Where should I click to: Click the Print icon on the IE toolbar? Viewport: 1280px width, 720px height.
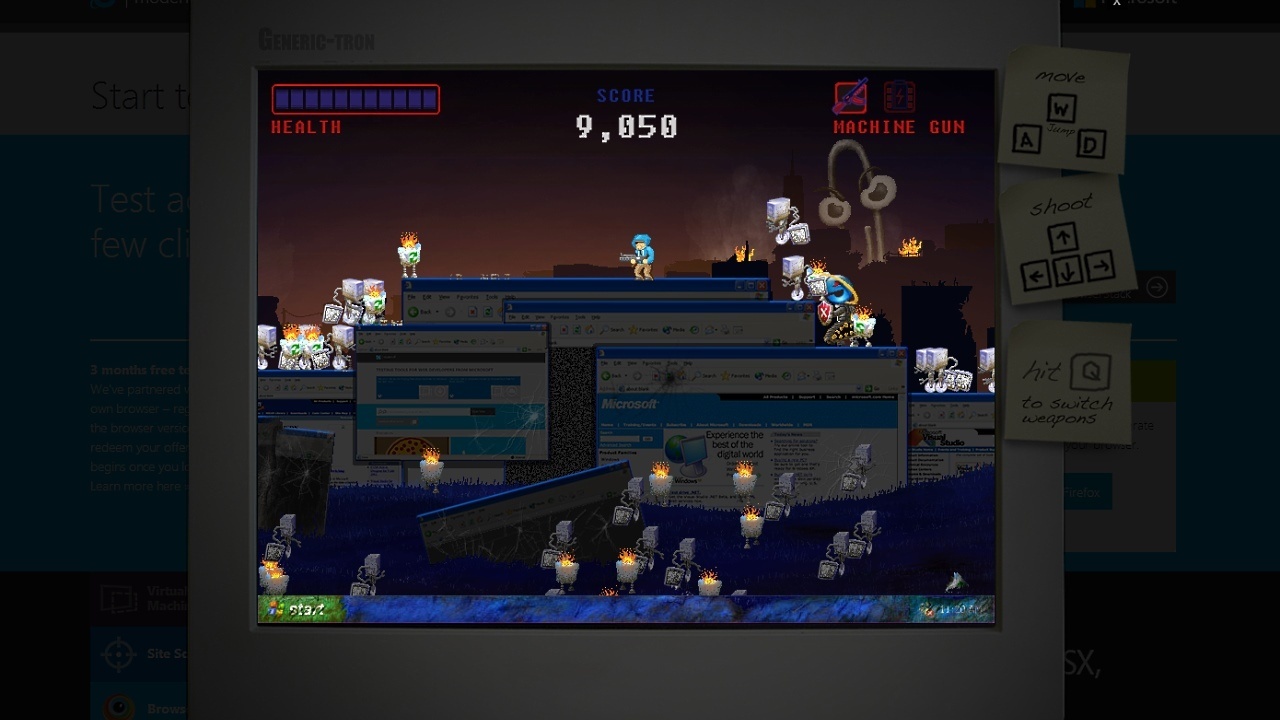(x=816, y=375)
